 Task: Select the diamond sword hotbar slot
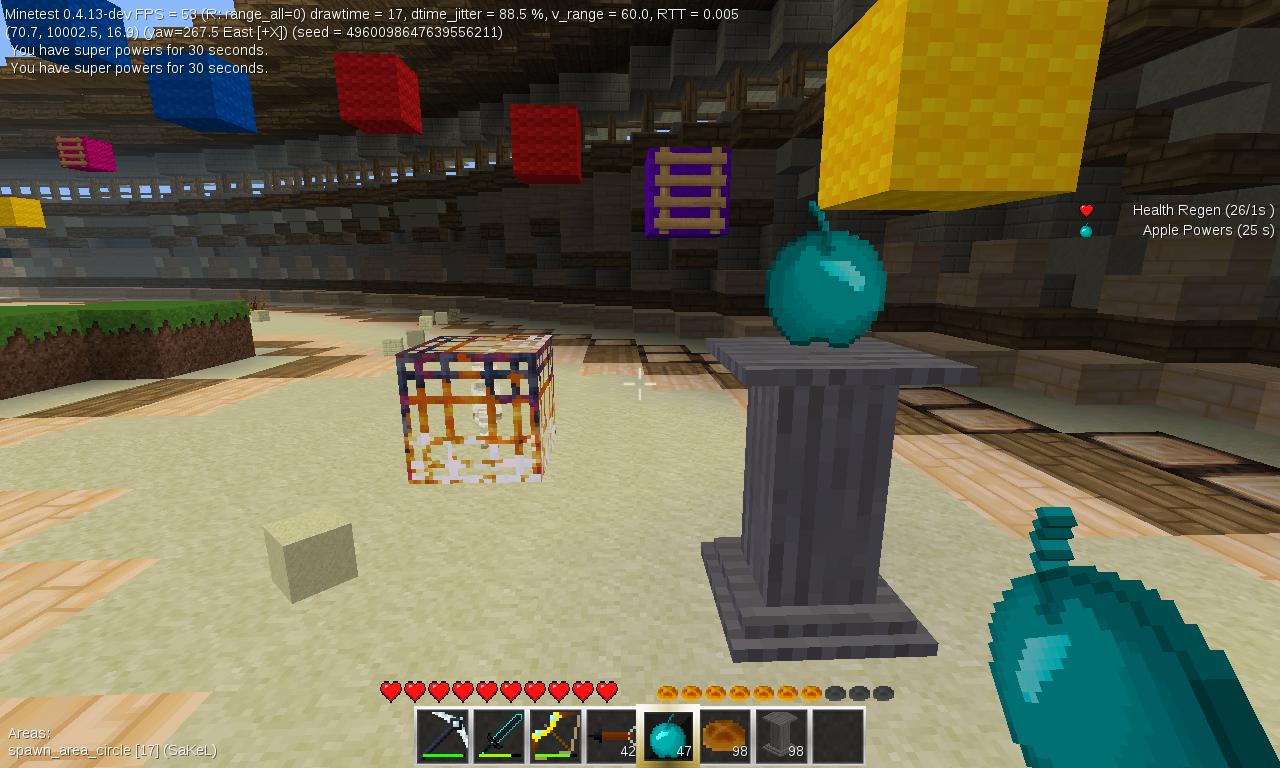point(497,737)
